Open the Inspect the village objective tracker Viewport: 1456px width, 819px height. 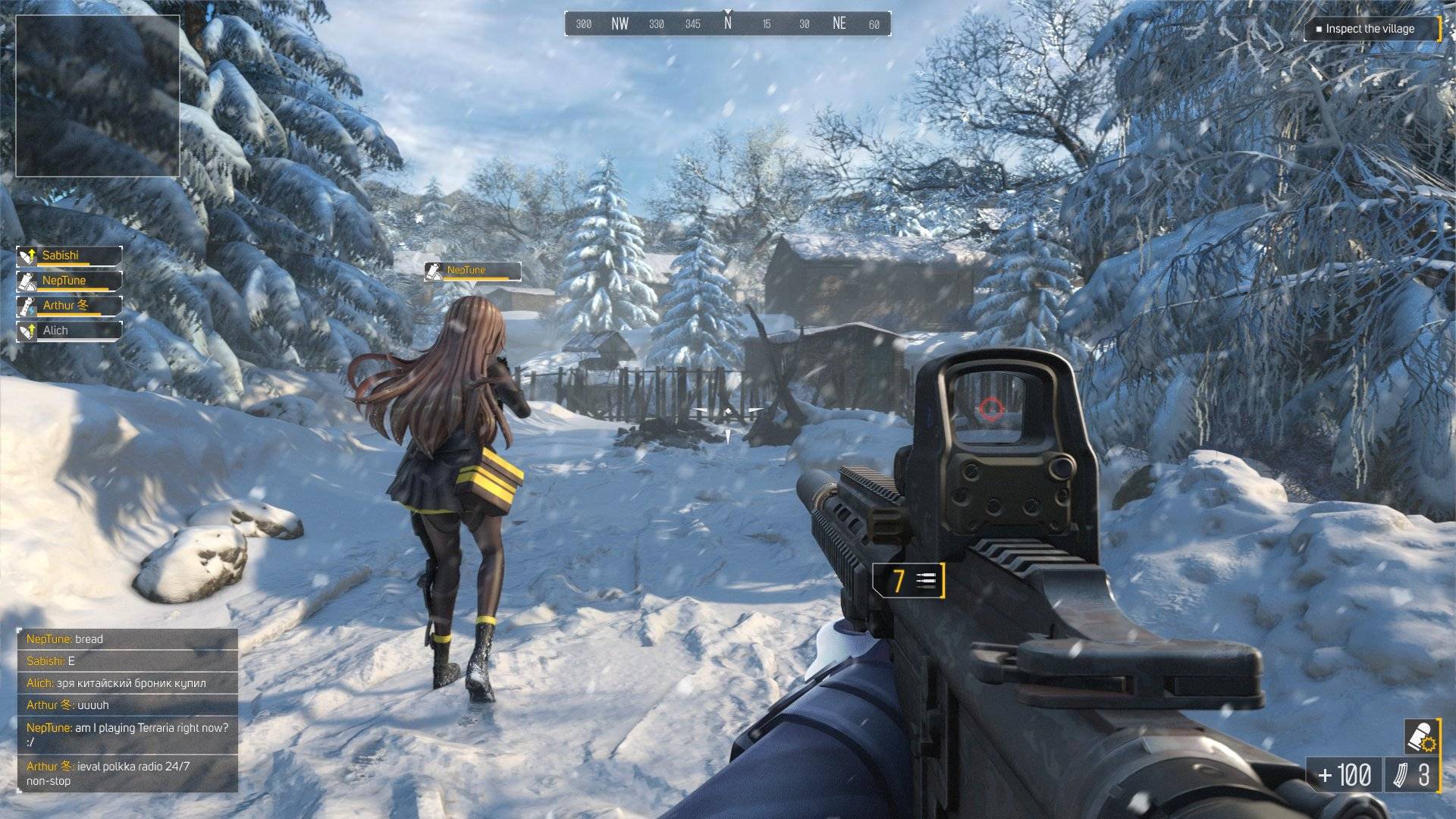coord(1371,29)
